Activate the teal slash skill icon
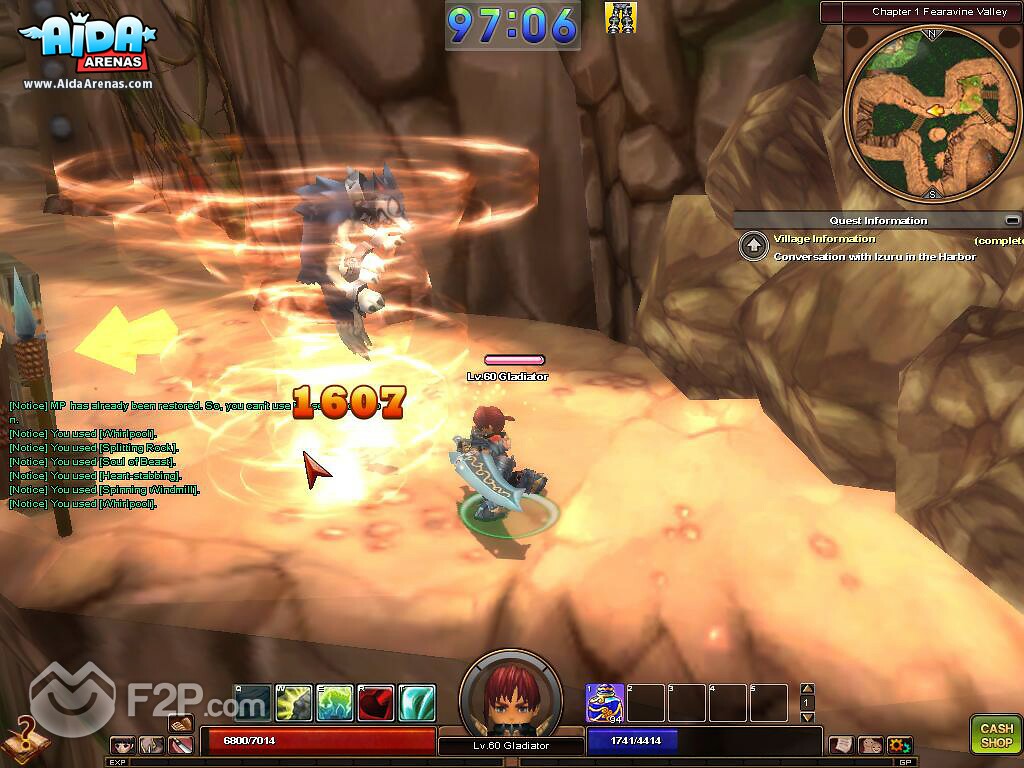1024x768 pixels. click(x=417, y=703)
